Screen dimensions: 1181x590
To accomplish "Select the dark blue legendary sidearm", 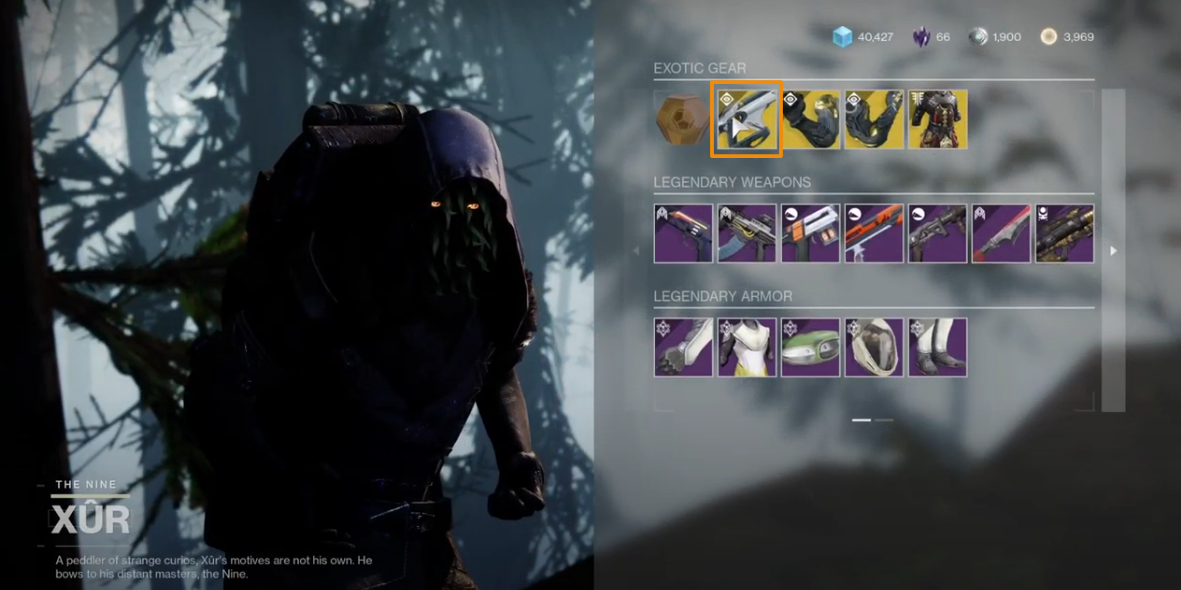I will [683, 234].
